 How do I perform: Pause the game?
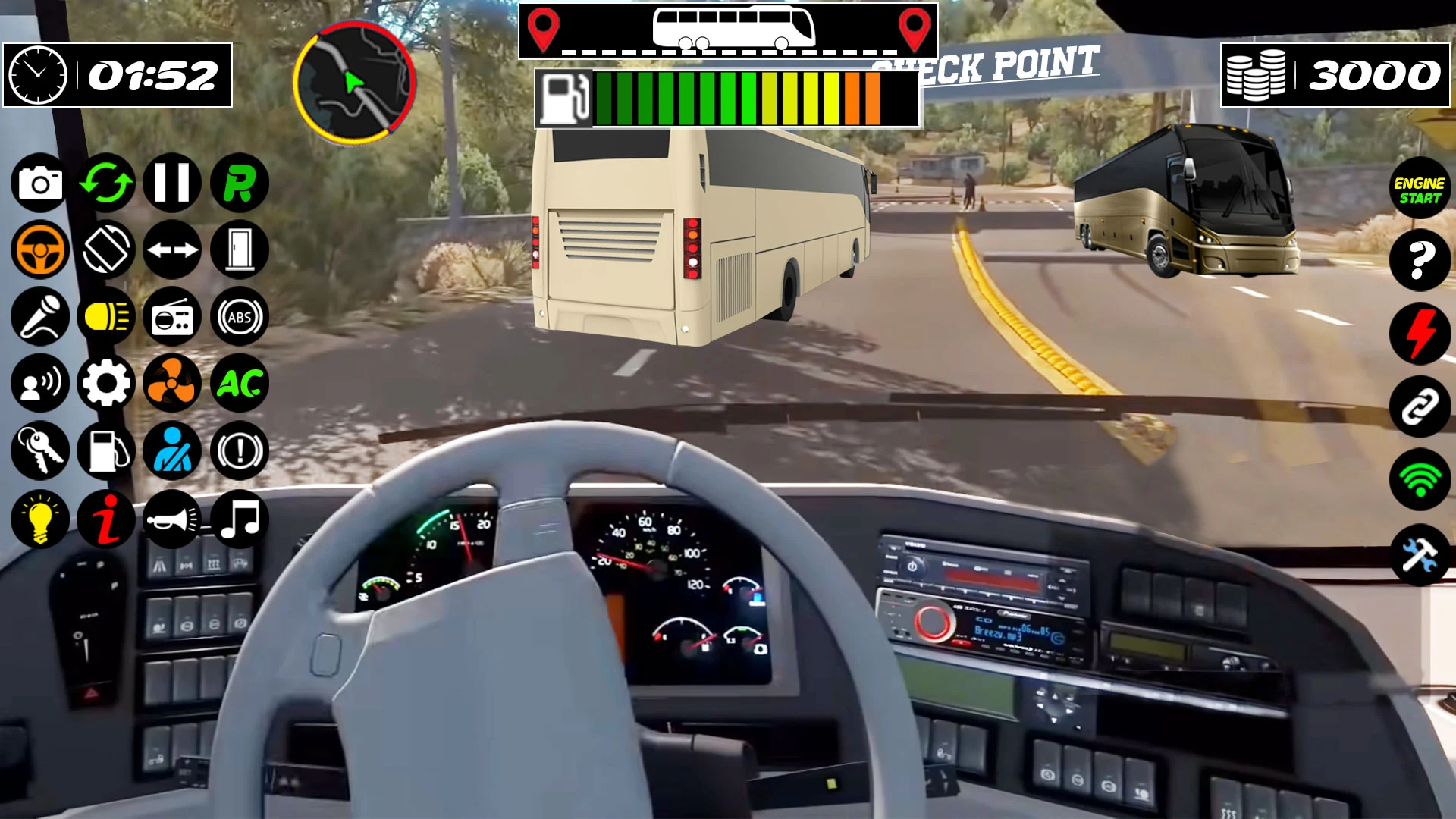click(x=172, y=183)
